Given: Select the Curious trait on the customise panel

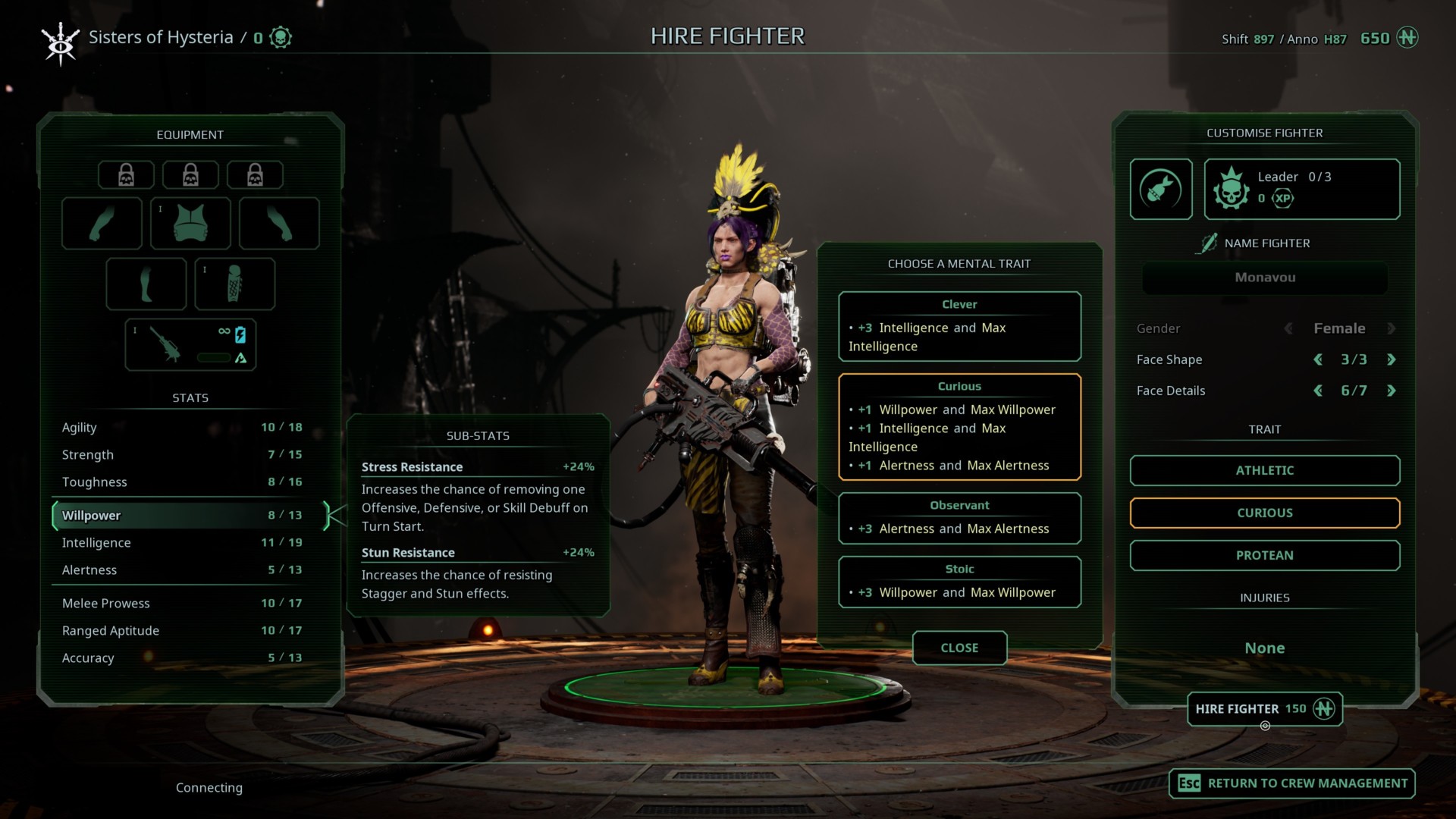Looking at the screenshot, I should (1264, 513).
